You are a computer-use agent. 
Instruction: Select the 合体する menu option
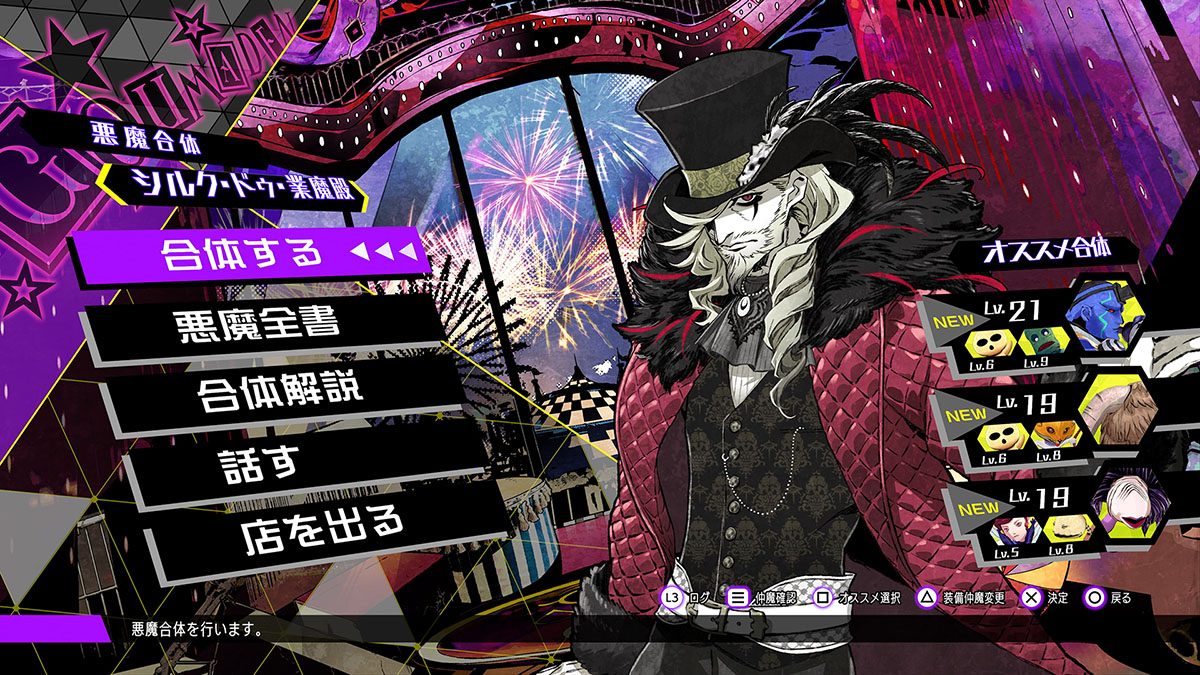click(243, 253)
